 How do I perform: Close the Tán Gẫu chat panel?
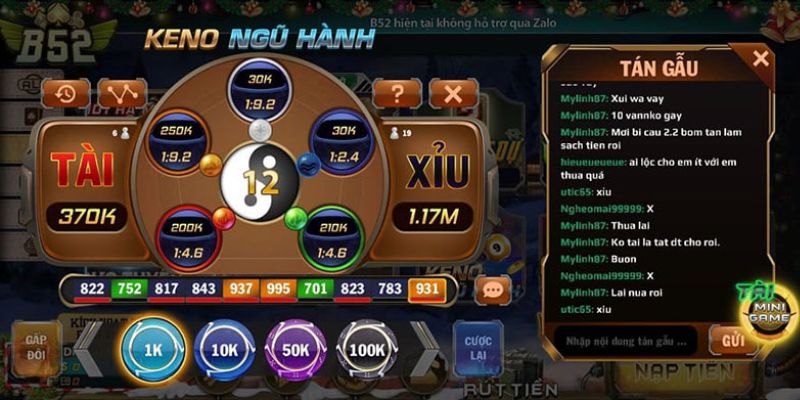click(761, 59)
